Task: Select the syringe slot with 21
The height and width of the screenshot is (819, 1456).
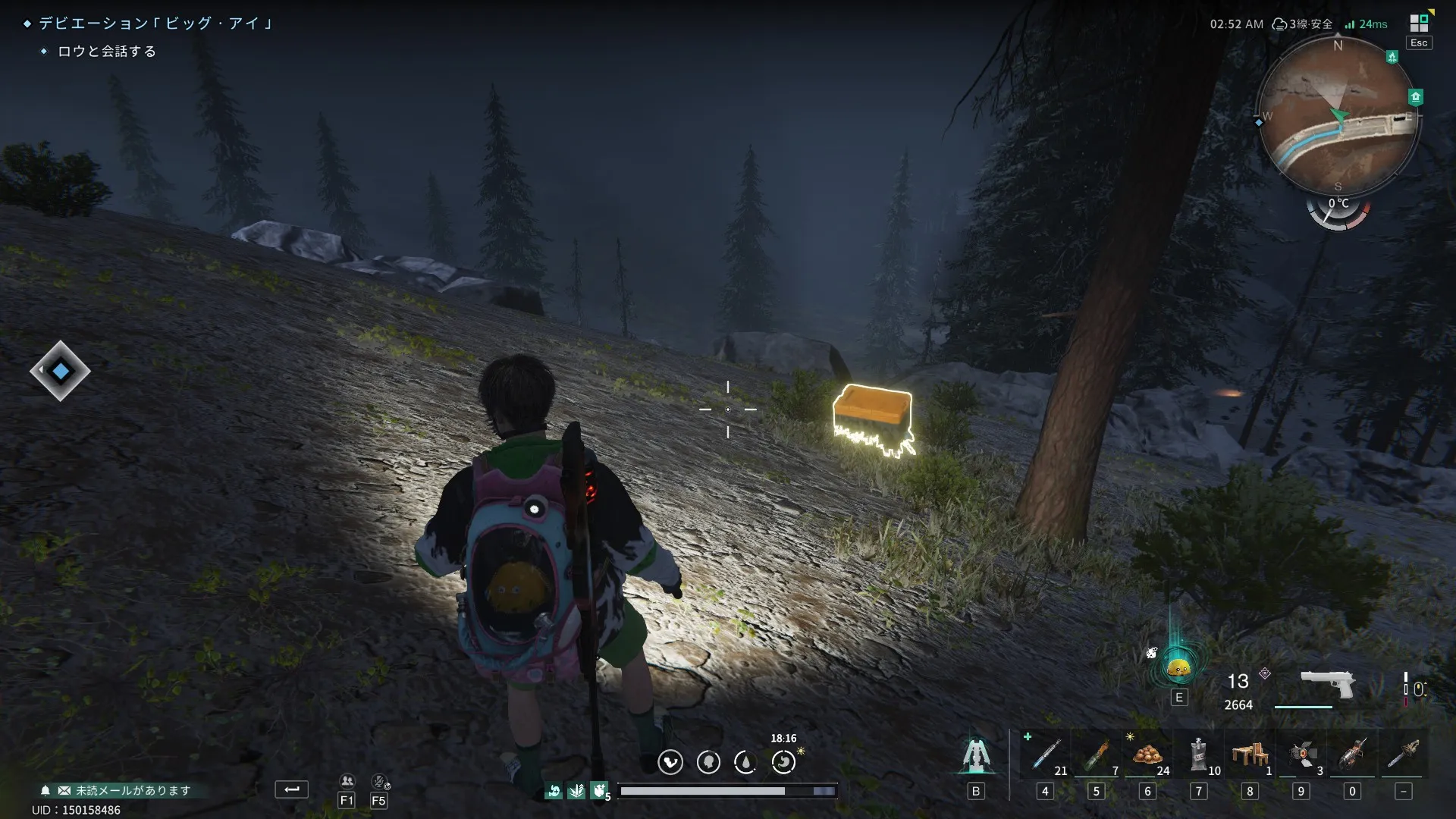Action: point(1046,755)
